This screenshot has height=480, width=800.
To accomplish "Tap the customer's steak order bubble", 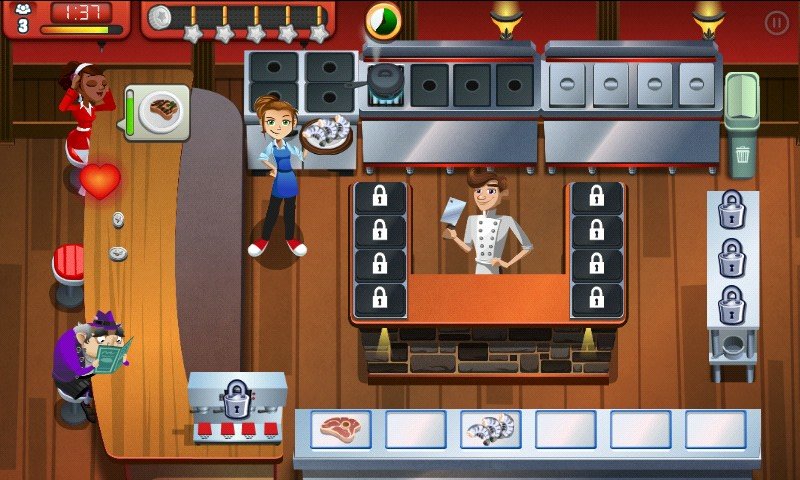I will click(159, 111).
